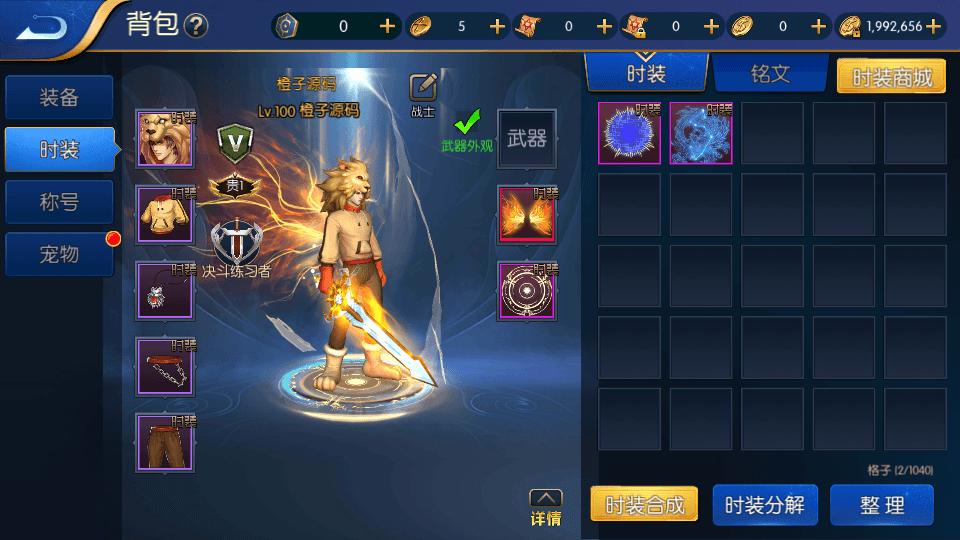Click the 时装合成 costume synthesis button

(x=644, y=505)
